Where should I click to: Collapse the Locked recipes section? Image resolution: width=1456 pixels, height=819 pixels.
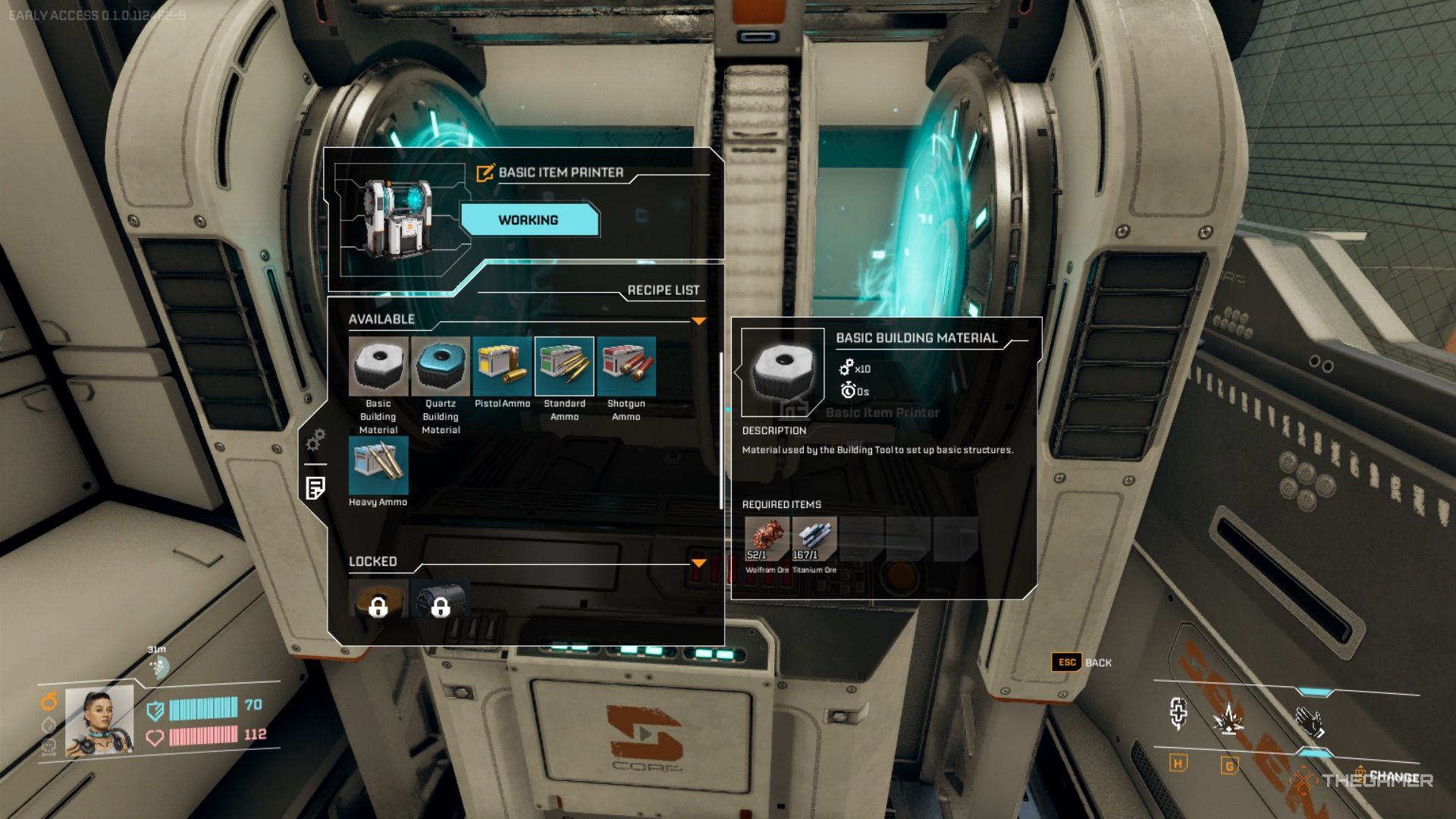pos(698,563)
